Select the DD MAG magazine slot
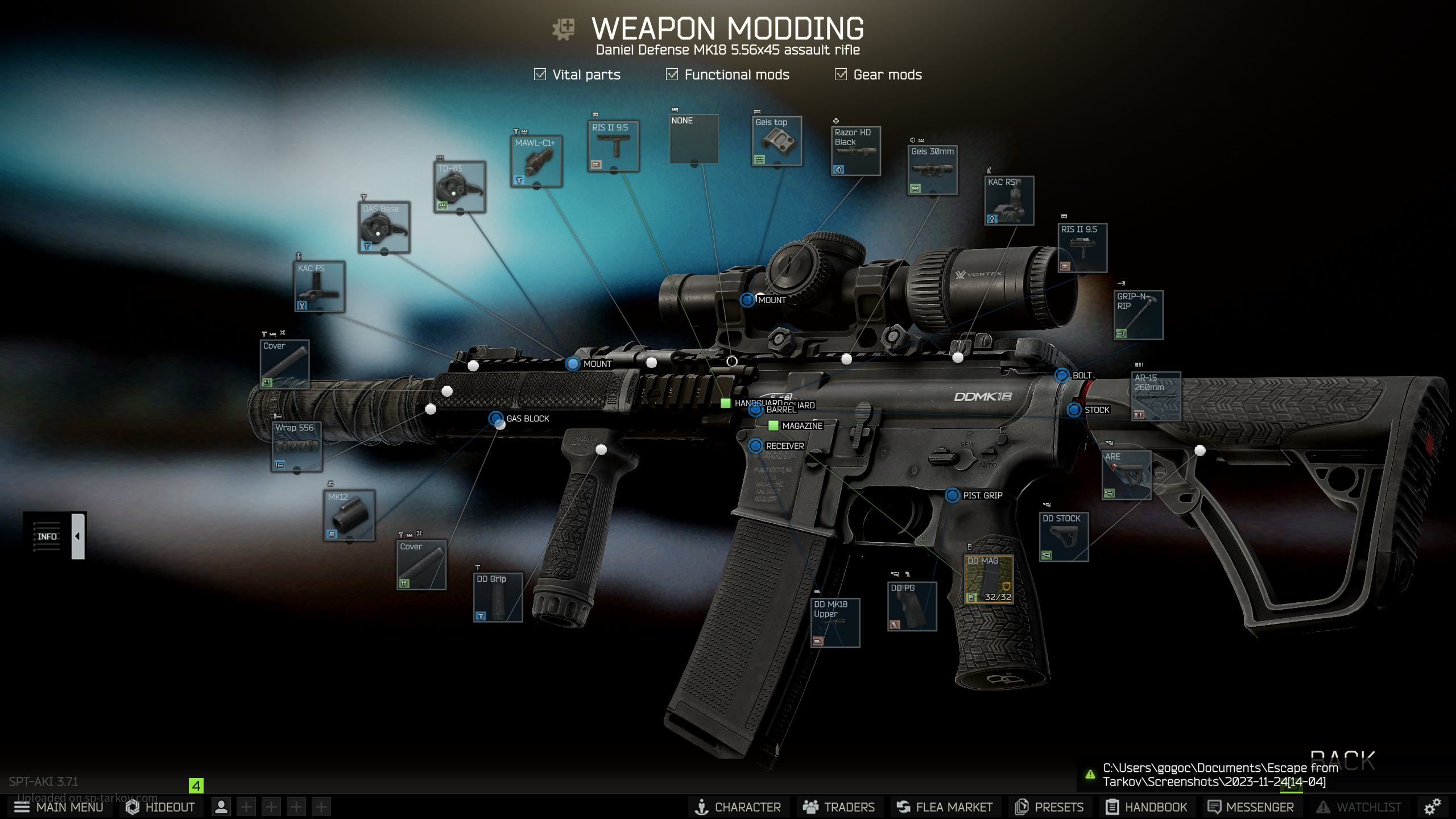The image size is (1456, 819). (x=989, y=579)
